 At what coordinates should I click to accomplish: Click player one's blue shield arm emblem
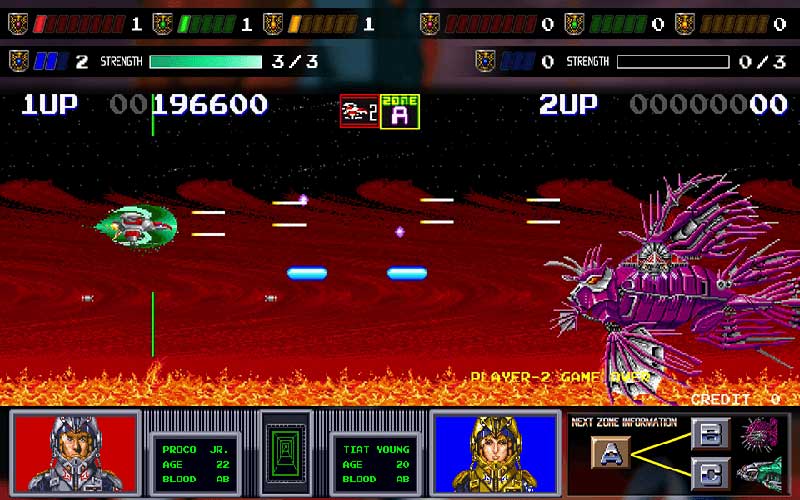(x=18, y=62)
